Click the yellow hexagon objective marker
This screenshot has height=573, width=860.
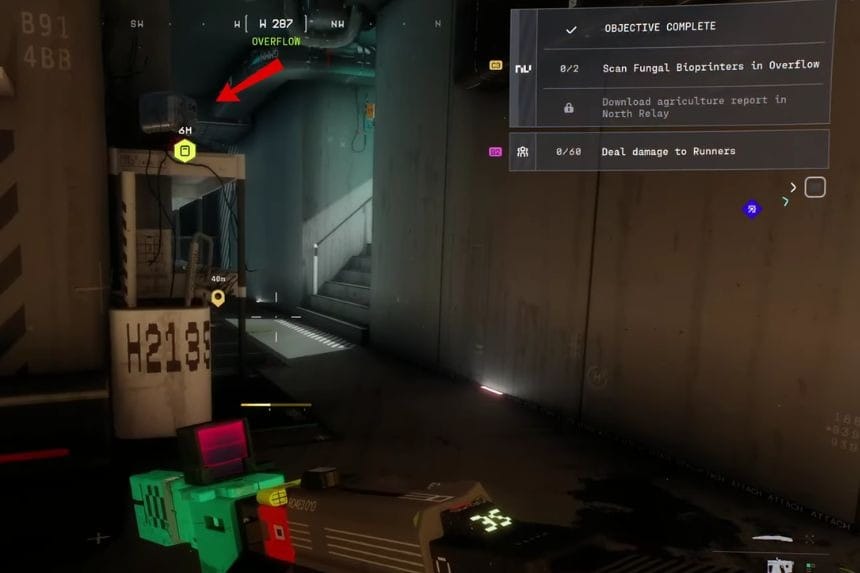[x=185, y=151]
